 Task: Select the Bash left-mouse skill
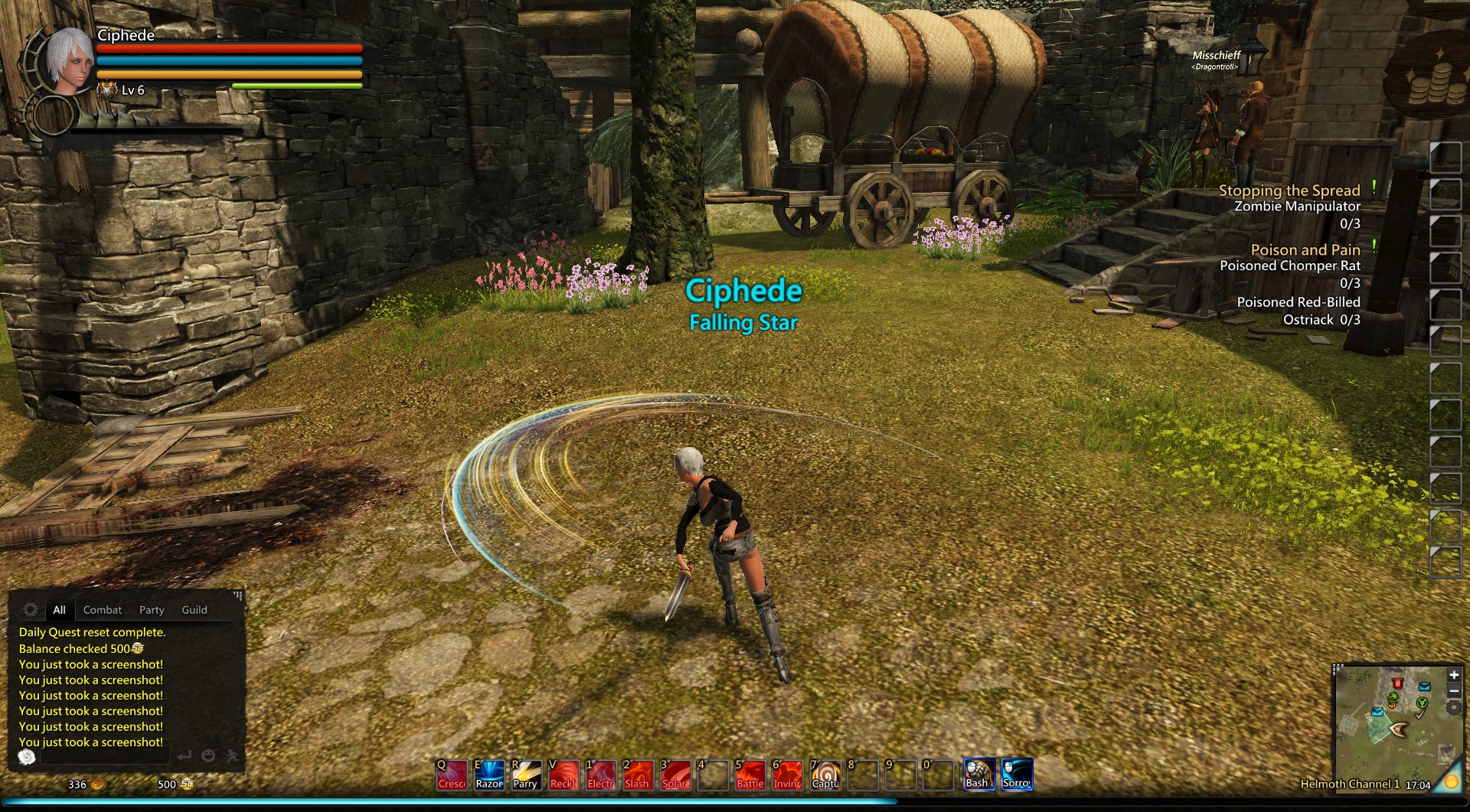point(978,774)
